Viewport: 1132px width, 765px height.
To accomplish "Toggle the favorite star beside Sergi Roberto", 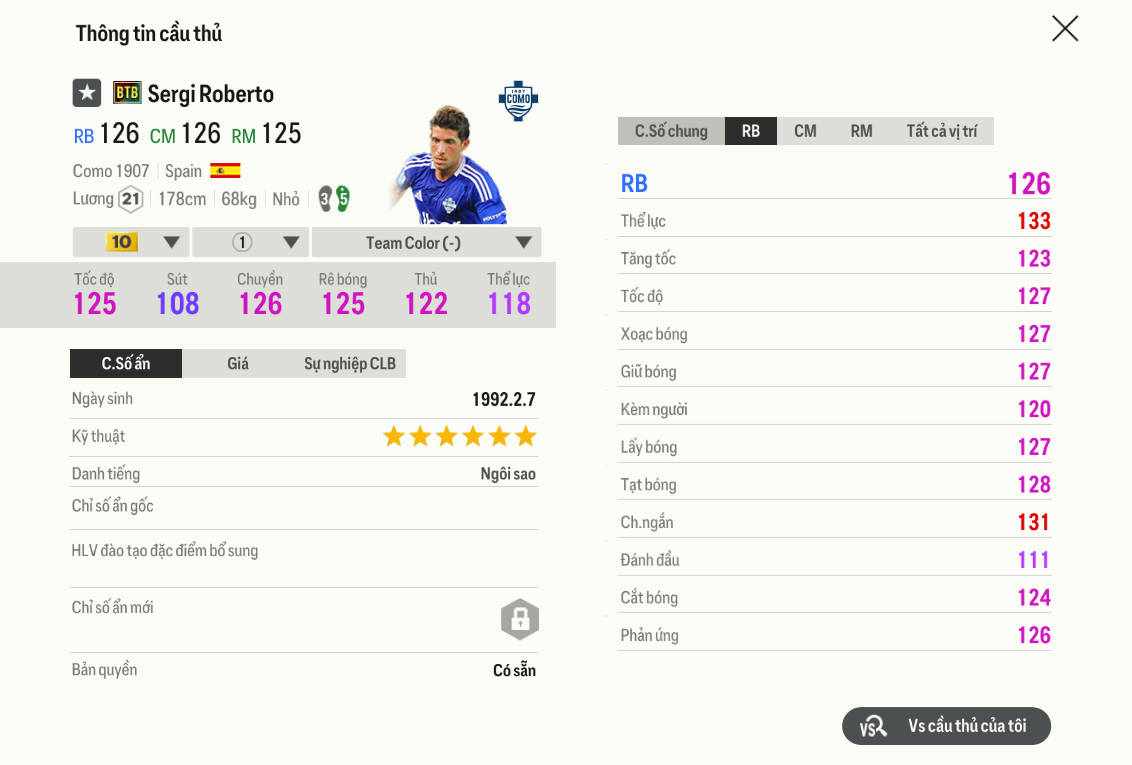I will tap(87, 93).
